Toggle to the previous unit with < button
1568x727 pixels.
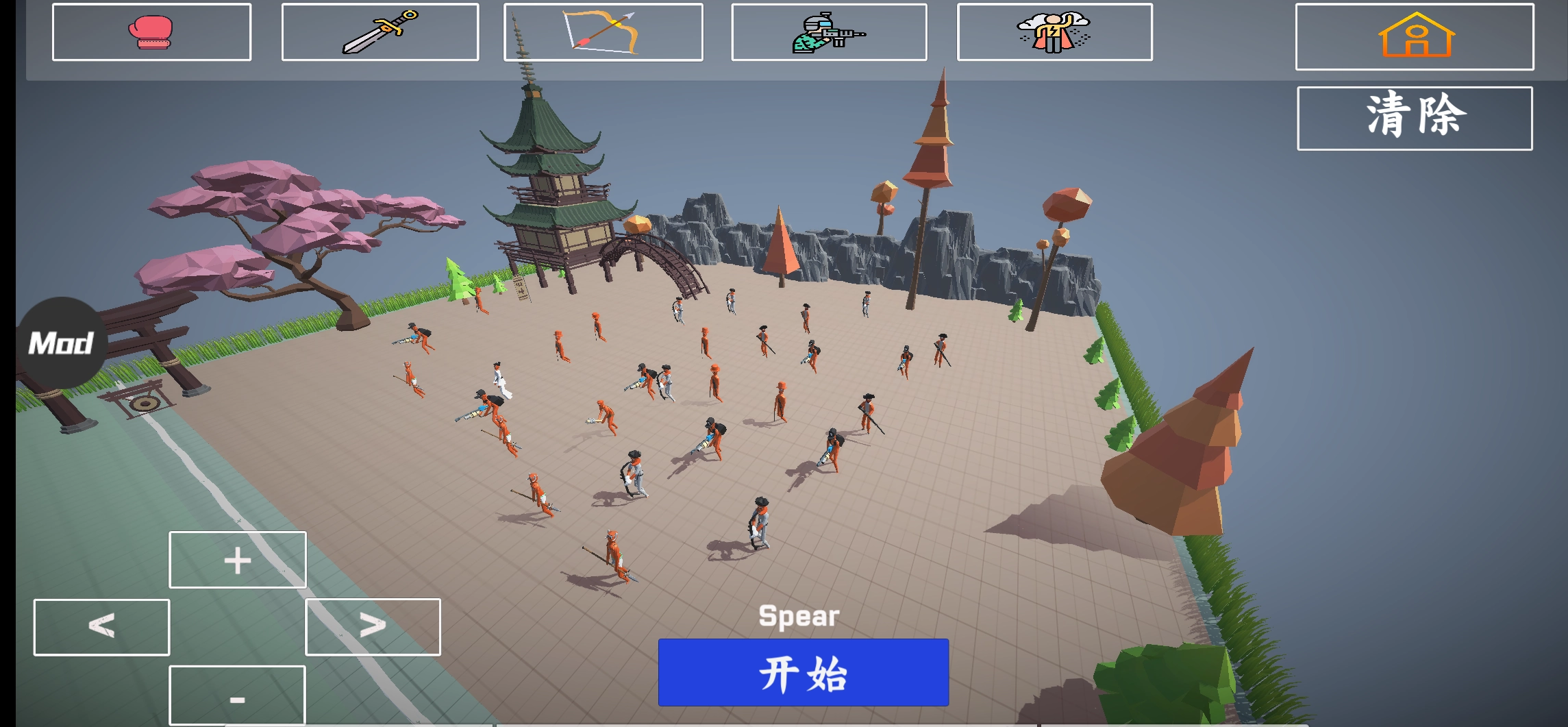pyautogui.click(x=100, y=627)
